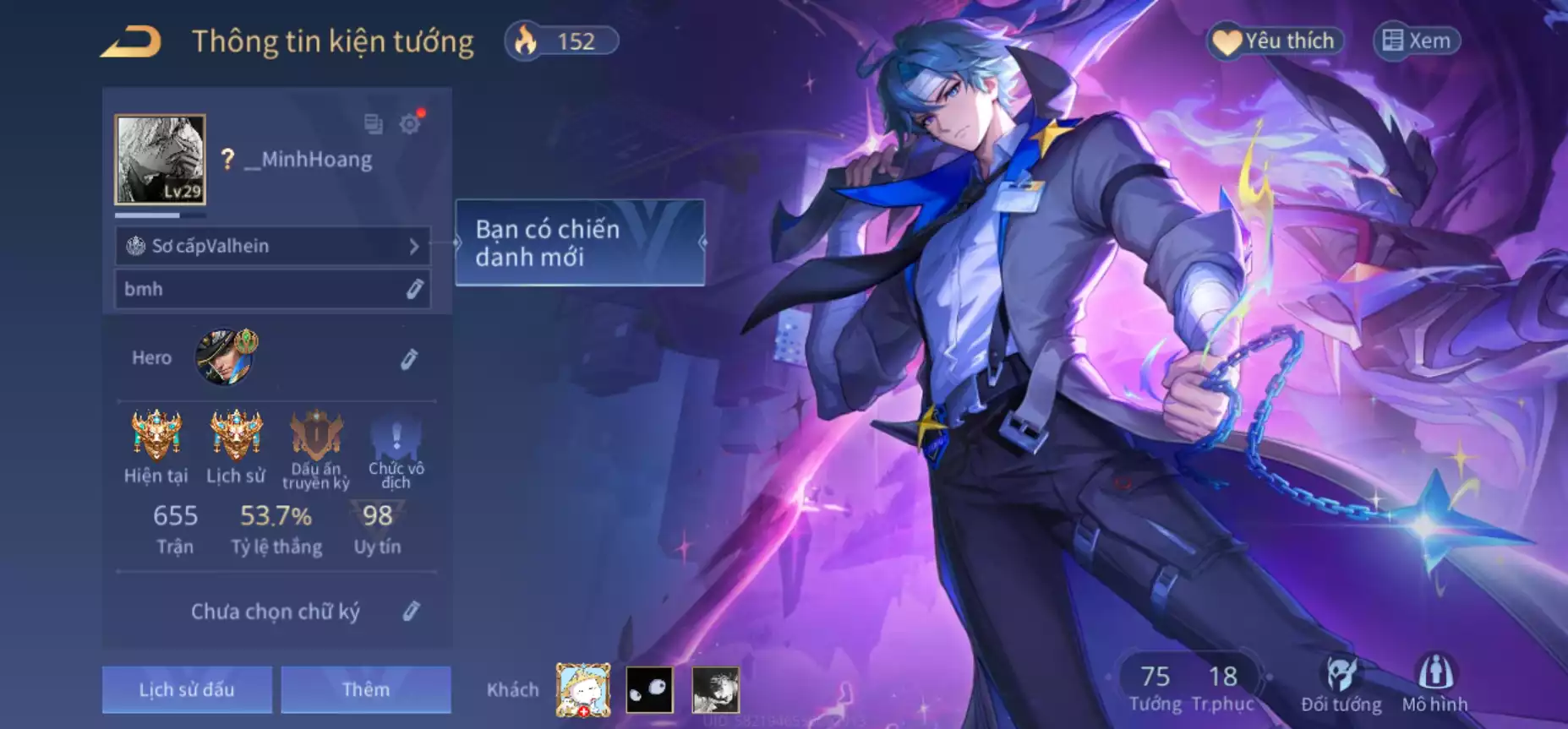View the visitor avatar with black eyes

coord(649,689)
